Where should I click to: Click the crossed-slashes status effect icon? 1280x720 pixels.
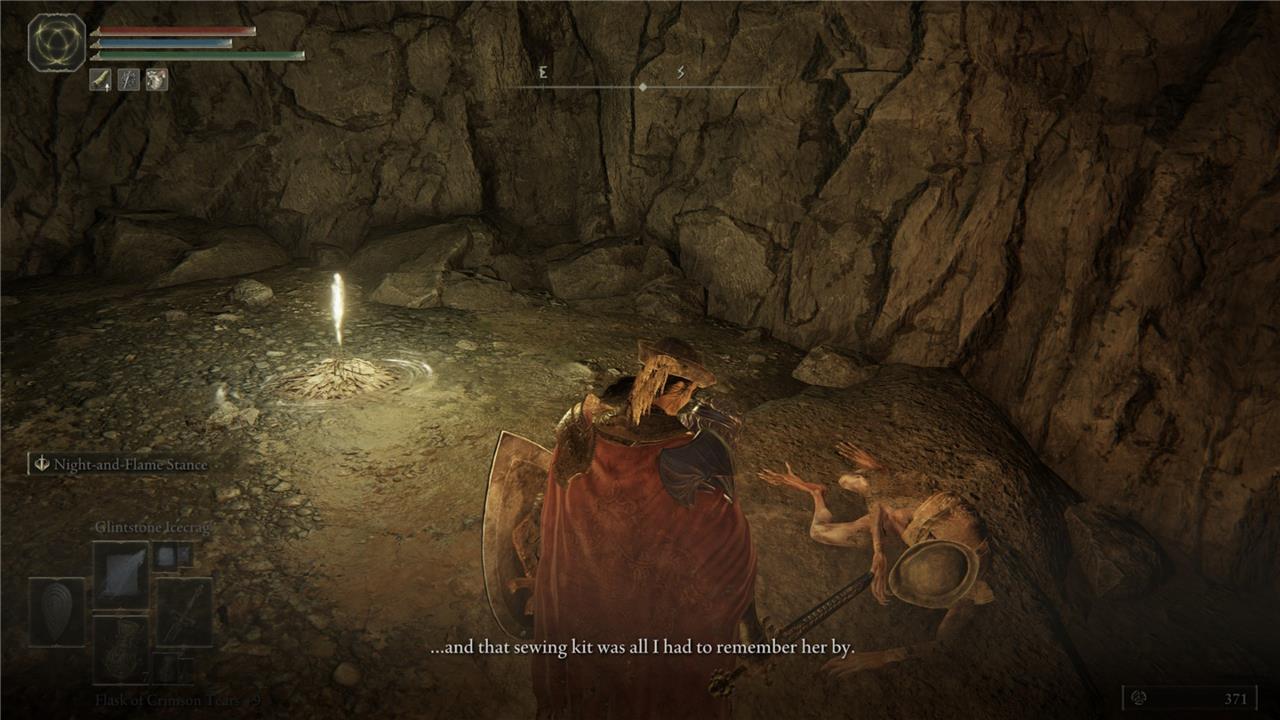[129, 80]
